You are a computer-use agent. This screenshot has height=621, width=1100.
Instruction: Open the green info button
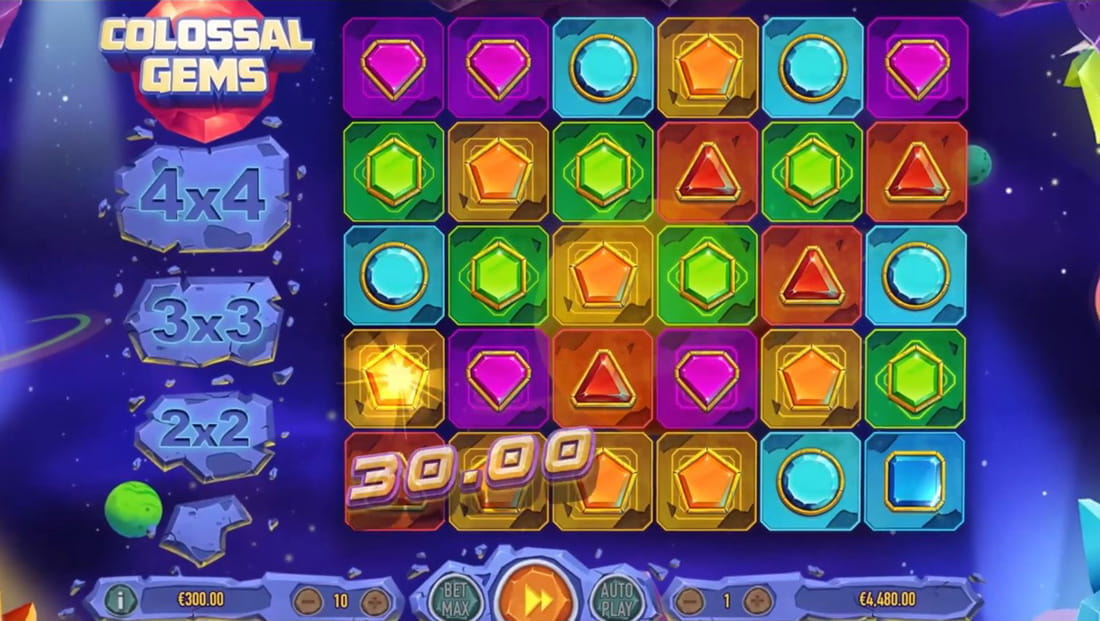(x=120, y=601)
